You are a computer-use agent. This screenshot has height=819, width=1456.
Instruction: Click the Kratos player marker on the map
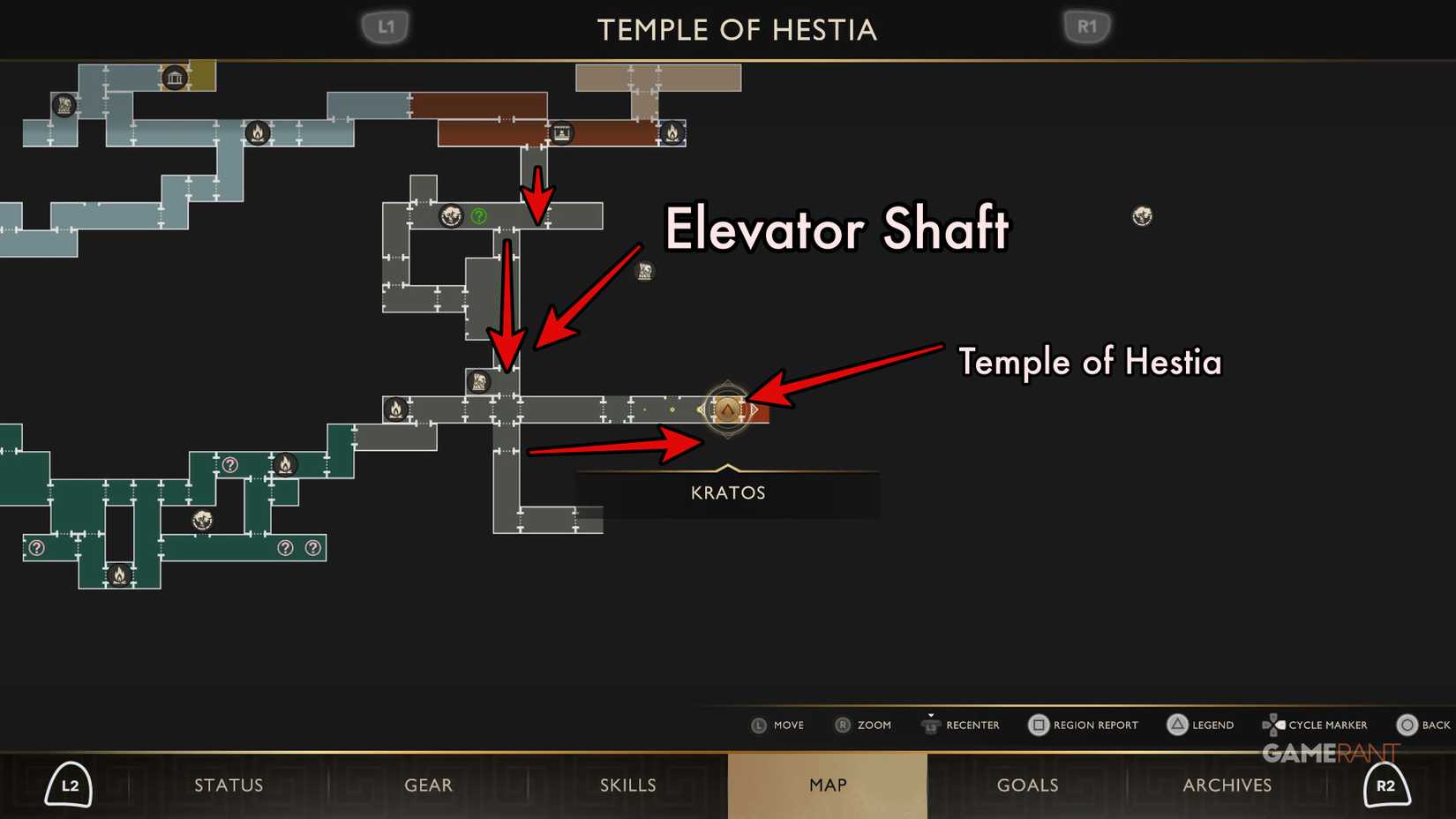coord(726,409)
